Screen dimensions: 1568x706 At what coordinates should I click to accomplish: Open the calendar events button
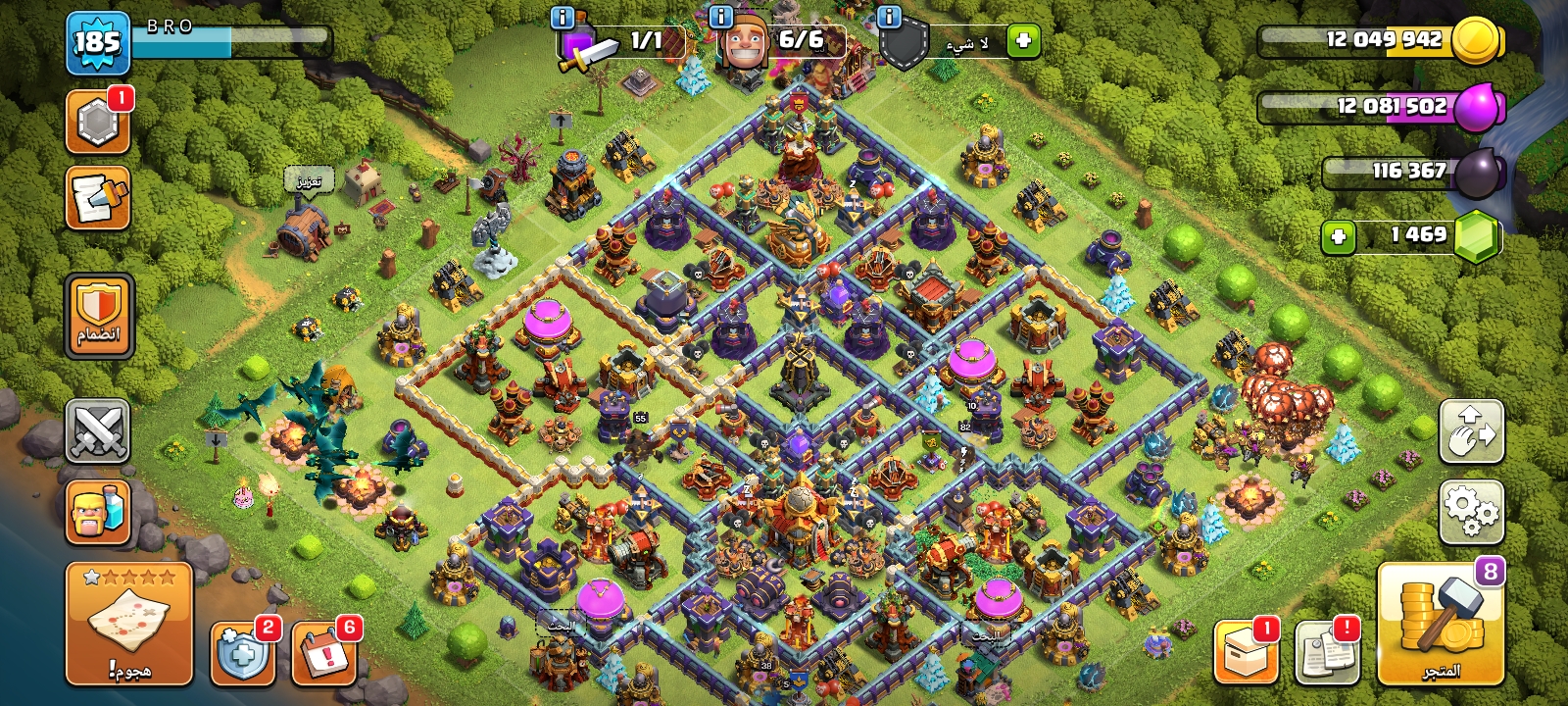pos(323,652)
